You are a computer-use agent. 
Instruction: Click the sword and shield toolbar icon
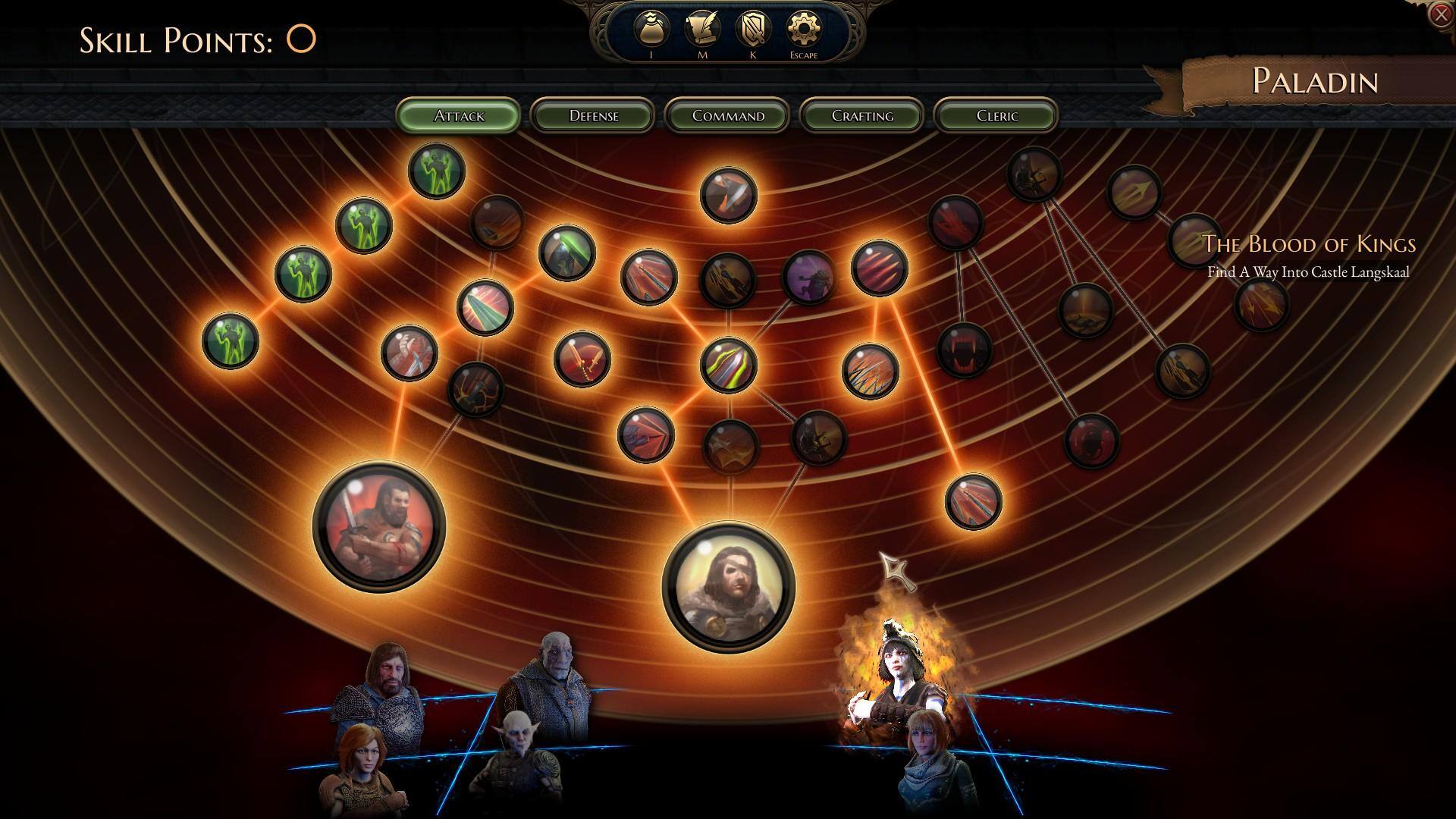point(753,30)
